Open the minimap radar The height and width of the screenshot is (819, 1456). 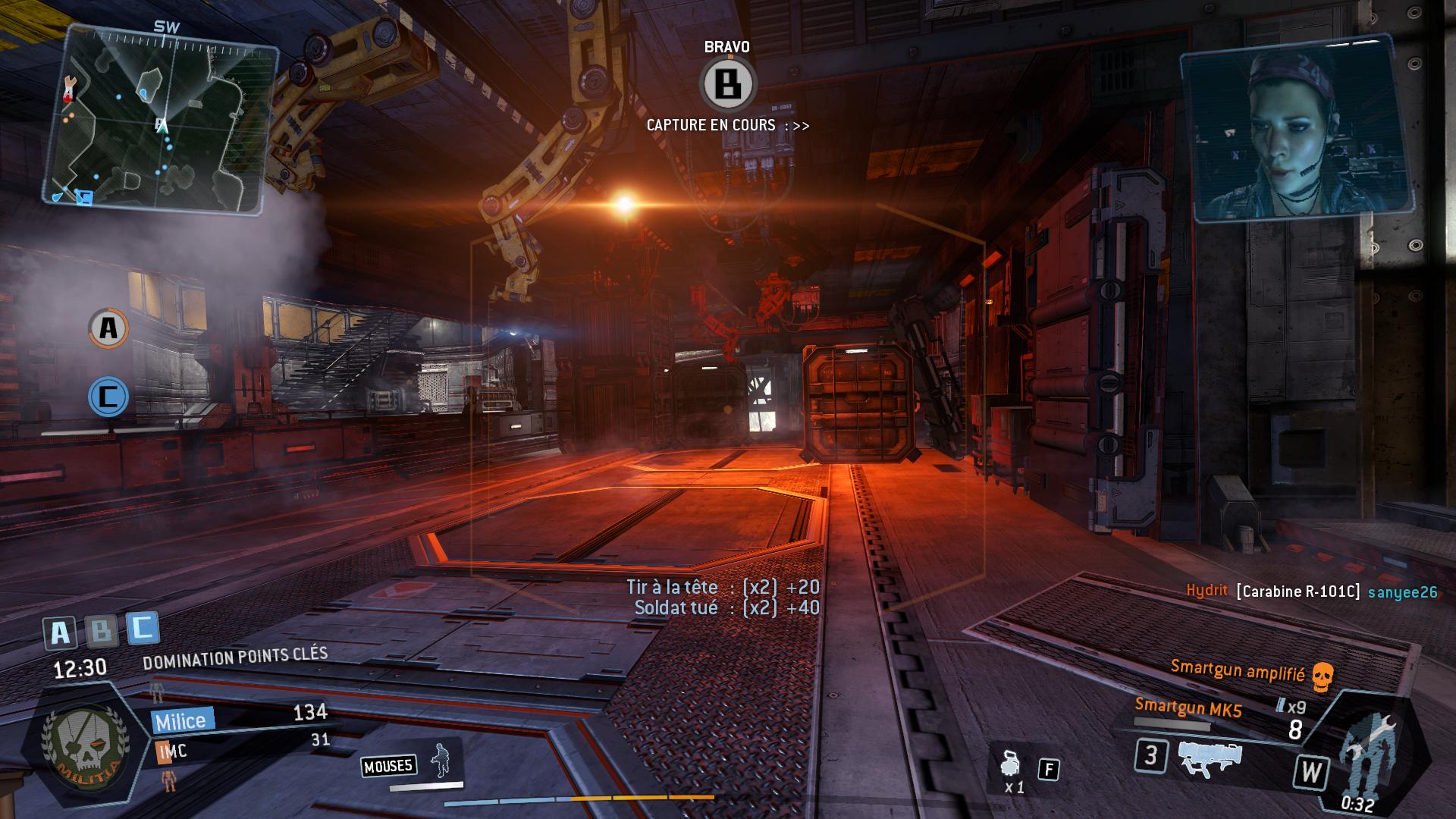pyautogui.click(x=161, y=118)
